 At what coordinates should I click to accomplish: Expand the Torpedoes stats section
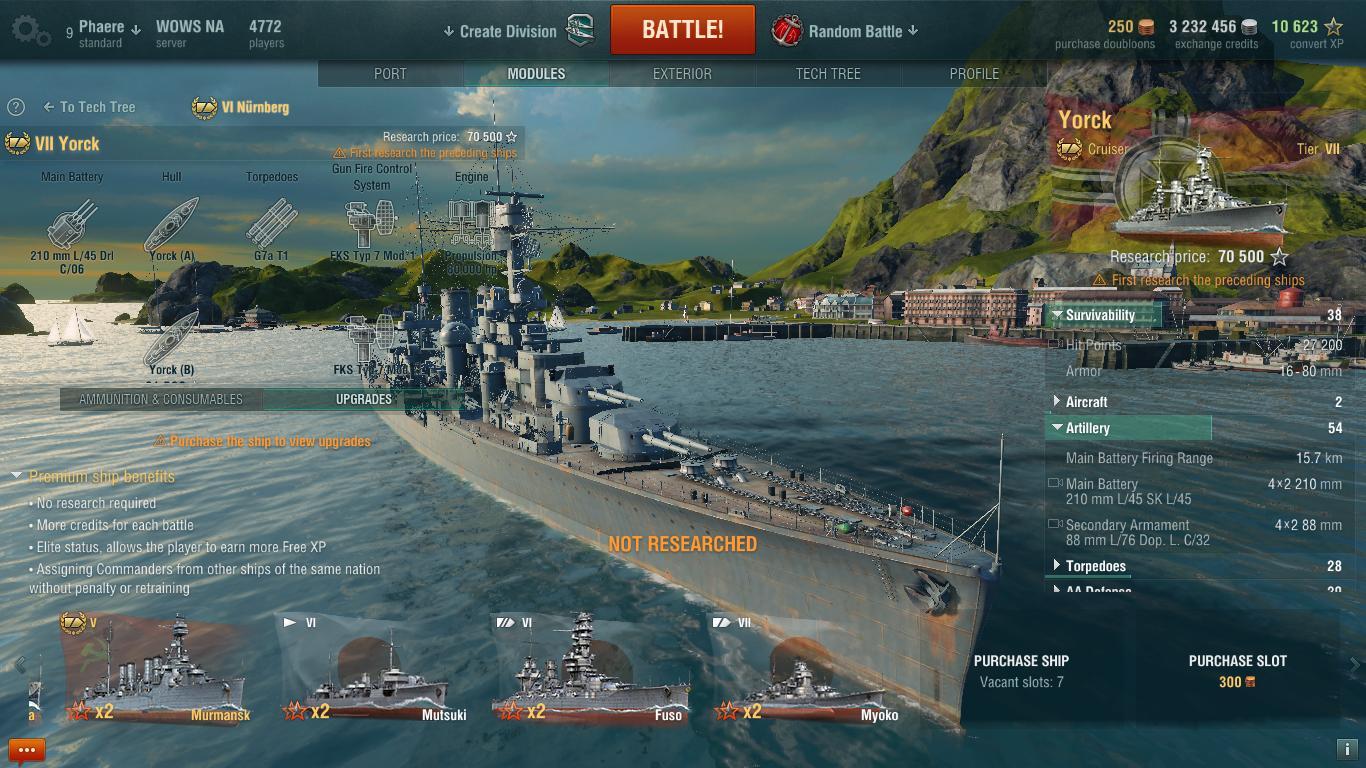tap(1095, 566)
